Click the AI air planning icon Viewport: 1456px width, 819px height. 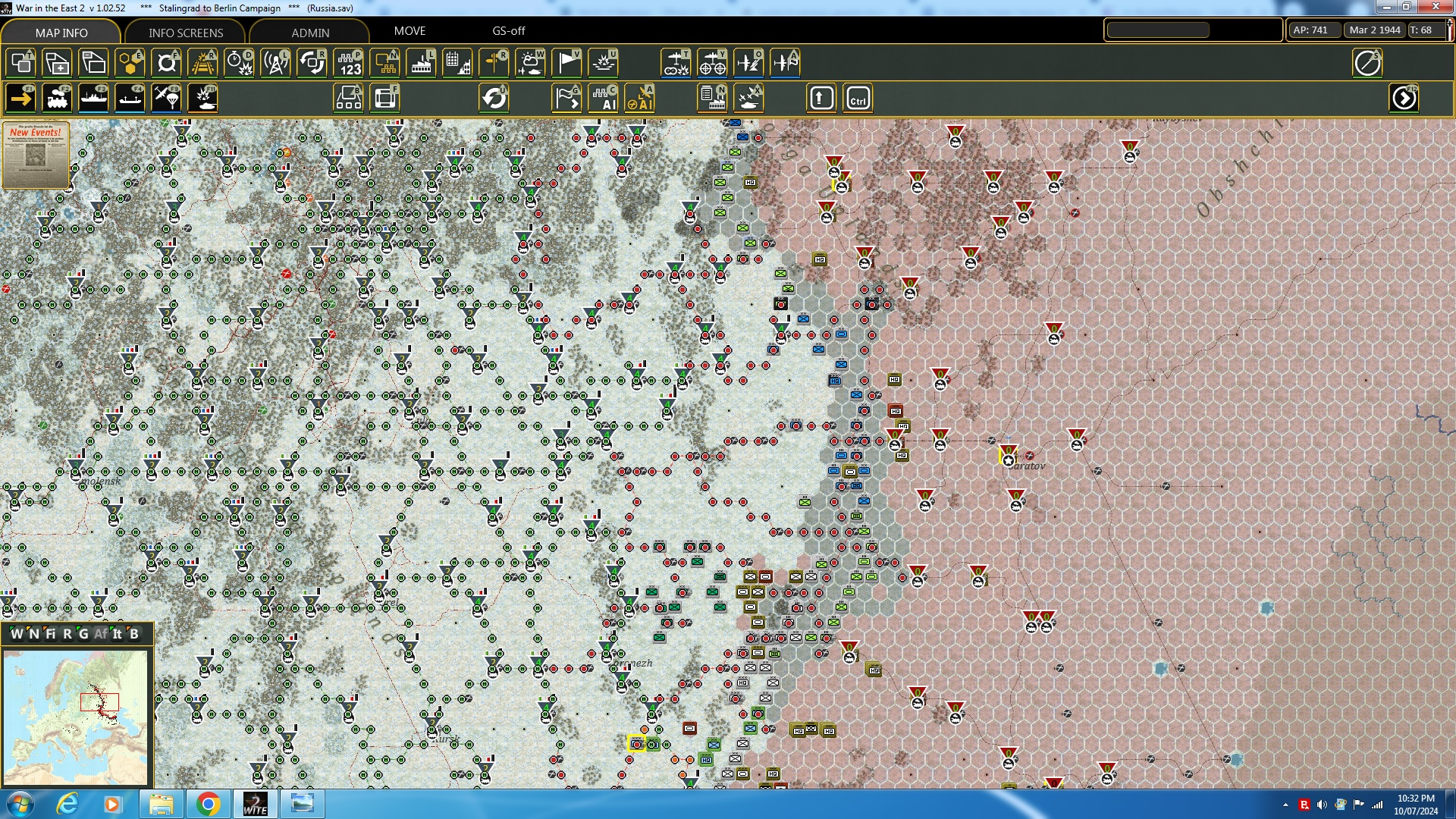pyautogui.click(x=641, y=98)
